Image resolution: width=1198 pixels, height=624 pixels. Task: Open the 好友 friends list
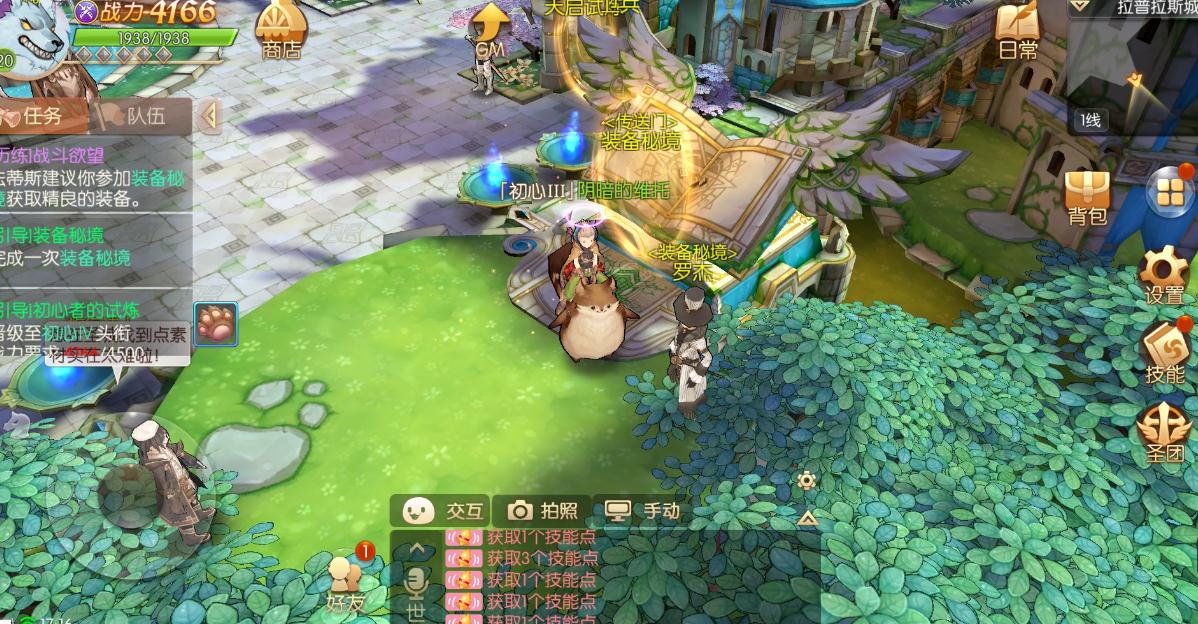click(344, 584)
